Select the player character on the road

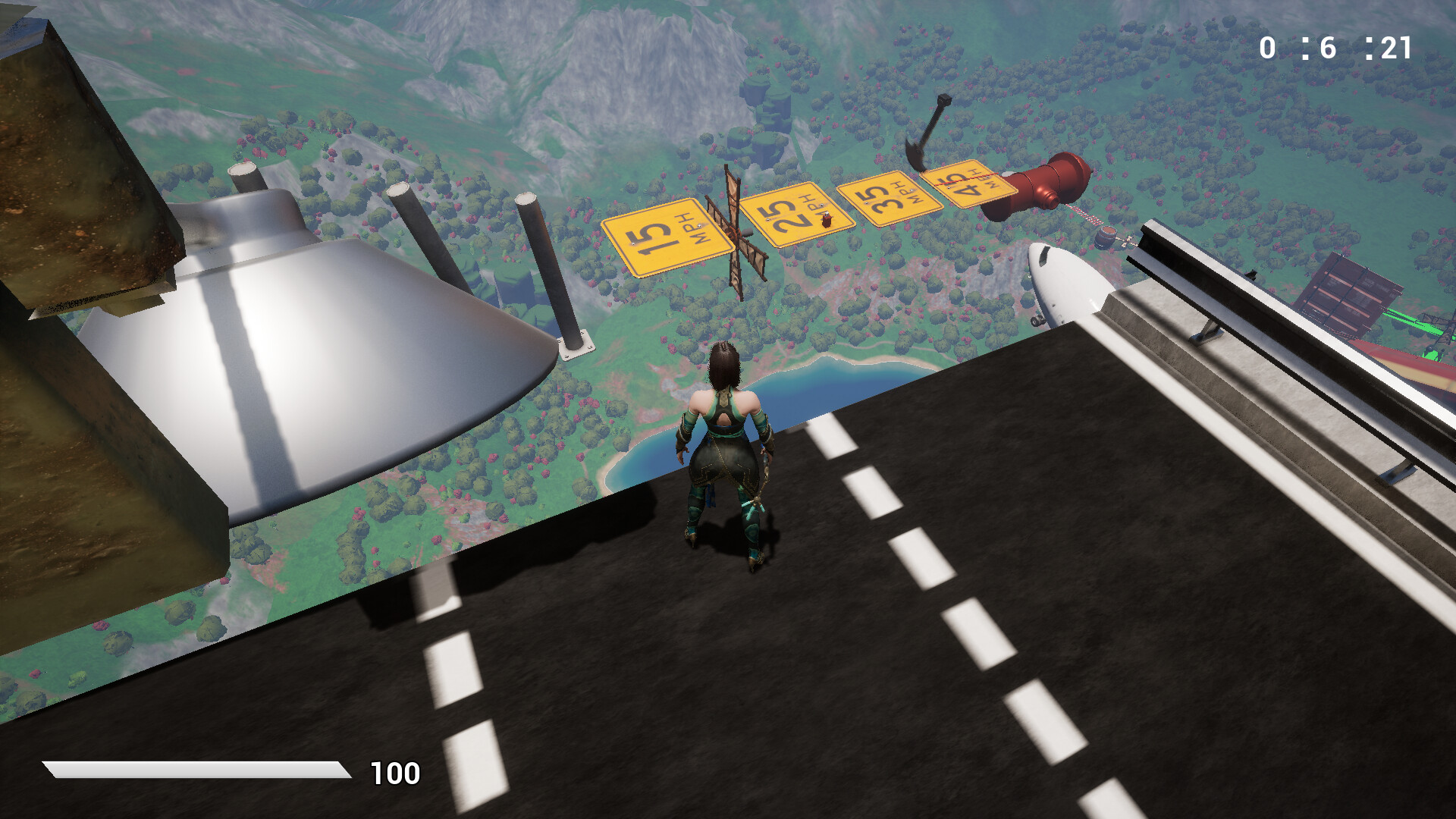(x=726, y=447)
